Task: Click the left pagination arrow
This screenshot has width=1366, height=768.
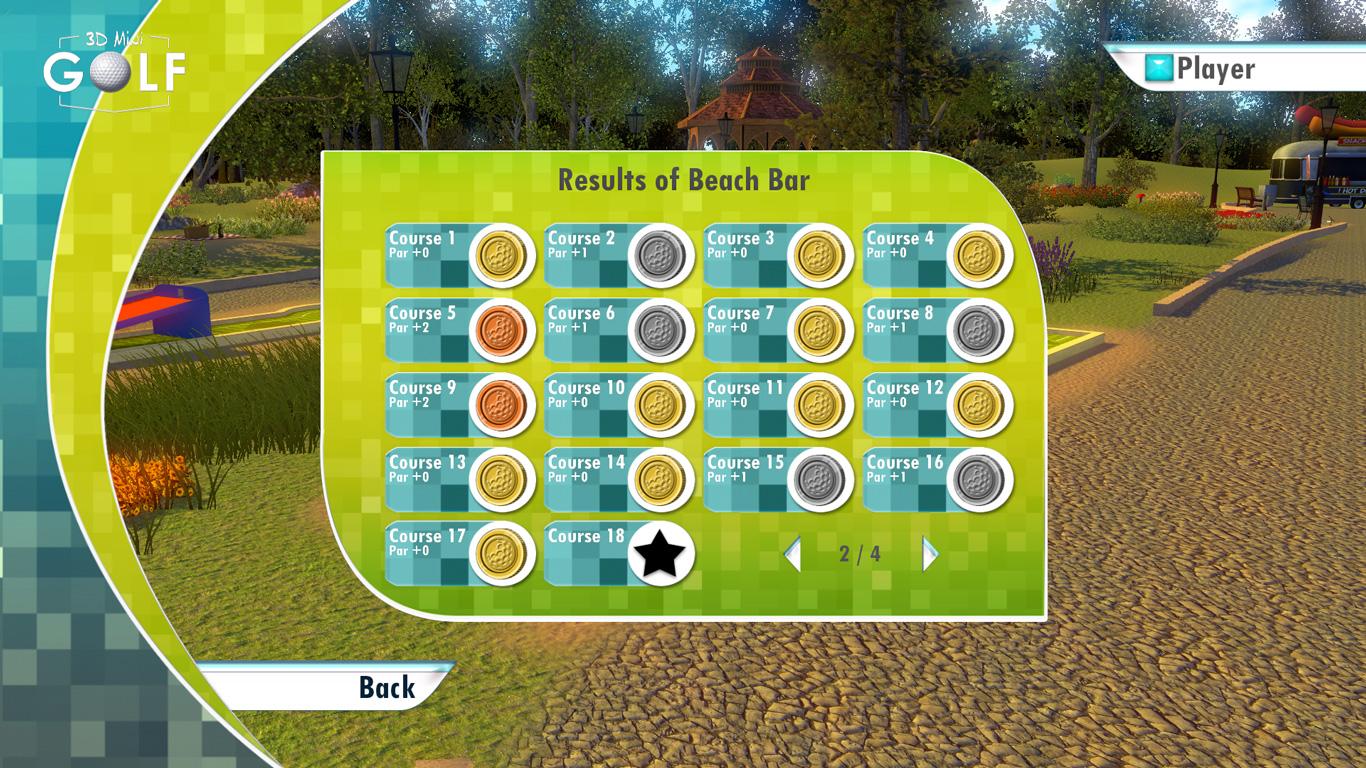Action: point(793,553)
